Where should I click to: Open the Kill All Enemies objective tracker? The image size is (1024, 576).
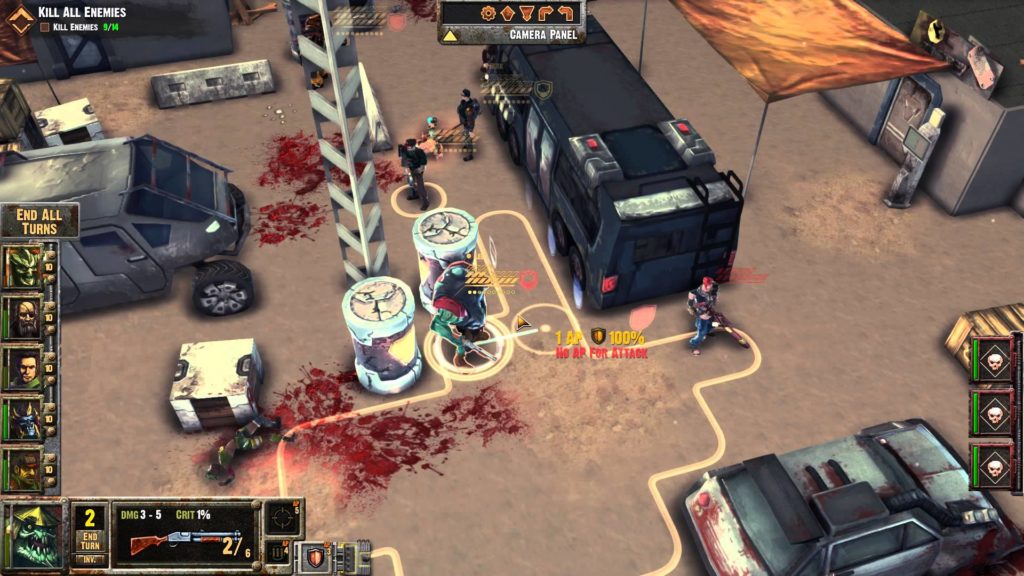(82, 12)
